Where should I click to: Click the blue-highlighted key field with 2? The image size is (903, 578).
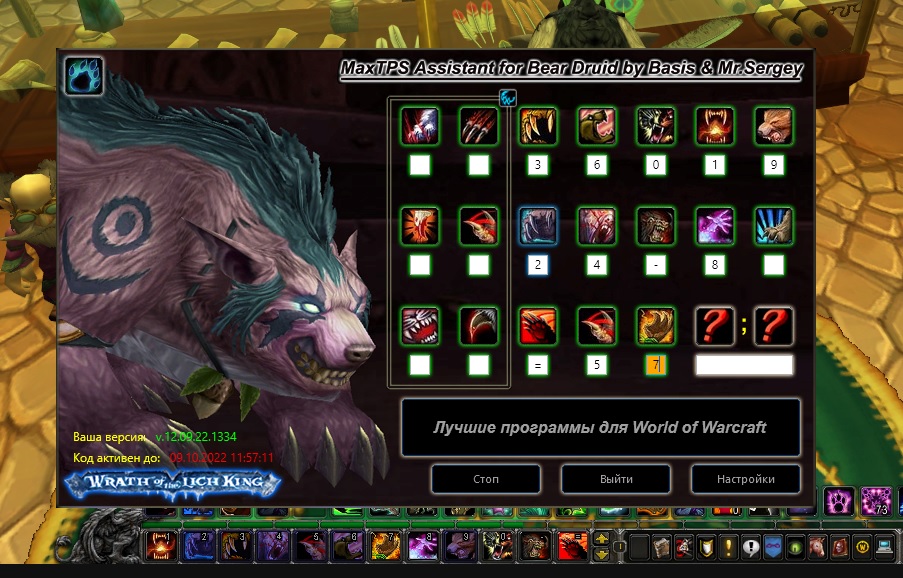point(538,265)
